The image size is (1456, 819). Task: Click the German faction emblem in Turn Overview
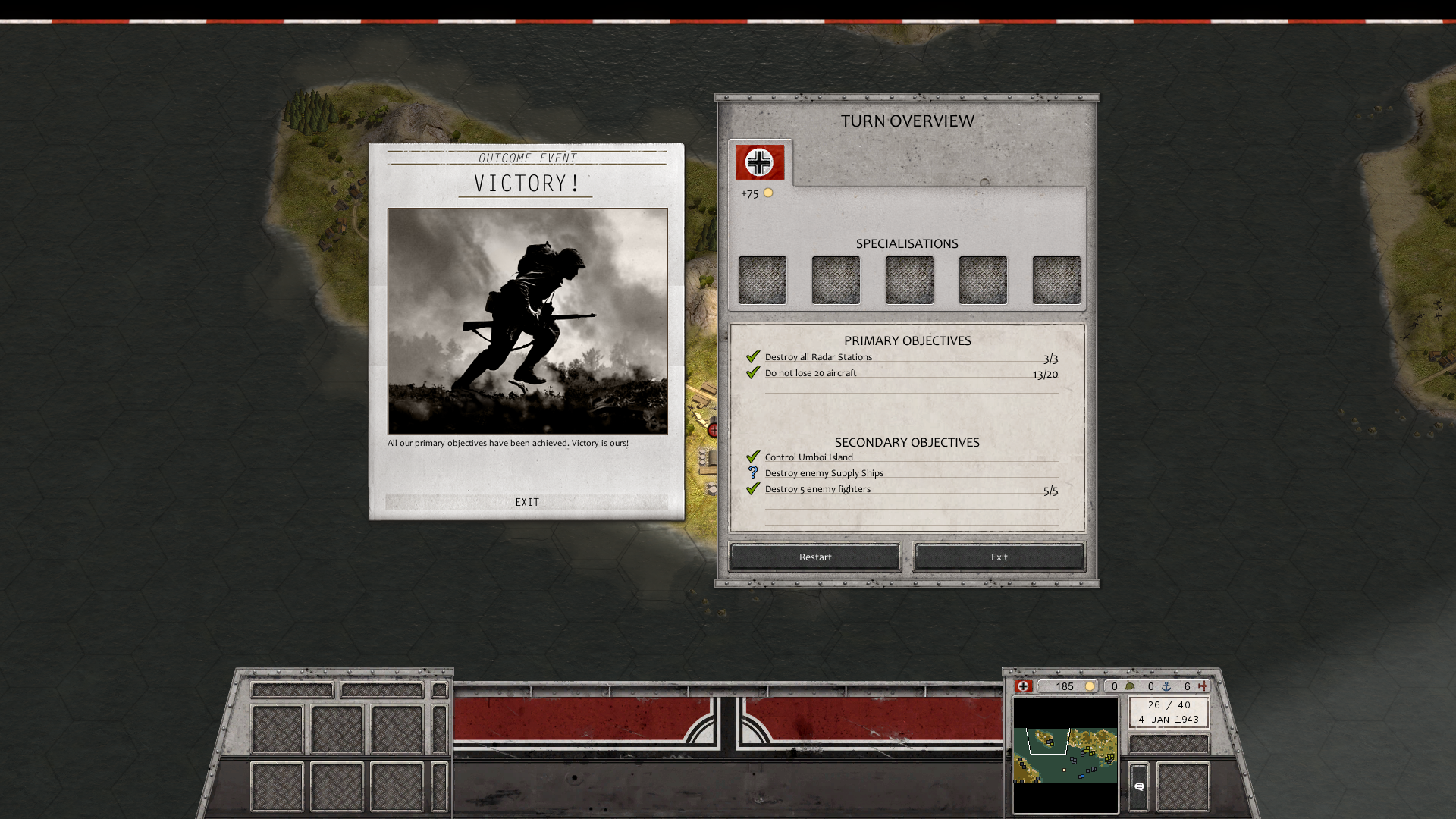click(759, 162)
